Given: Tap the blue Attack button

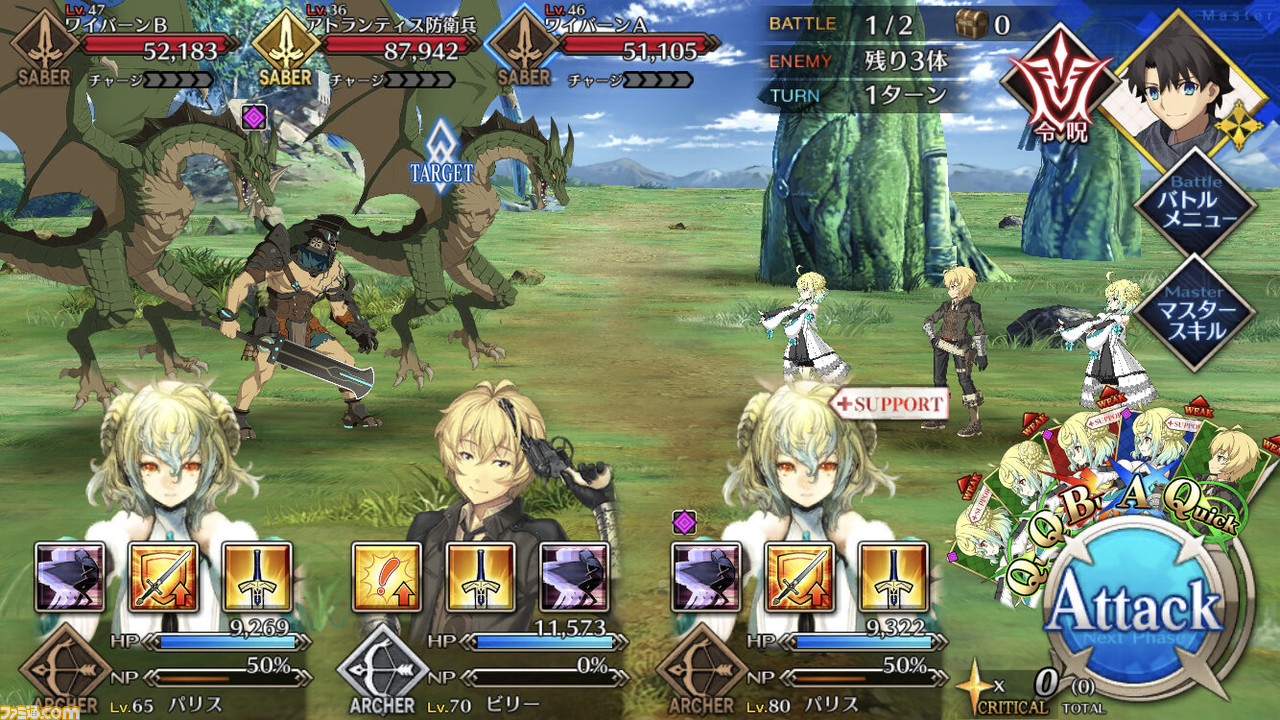Looking at the screenshot, I should click(x=1137, y=605).
